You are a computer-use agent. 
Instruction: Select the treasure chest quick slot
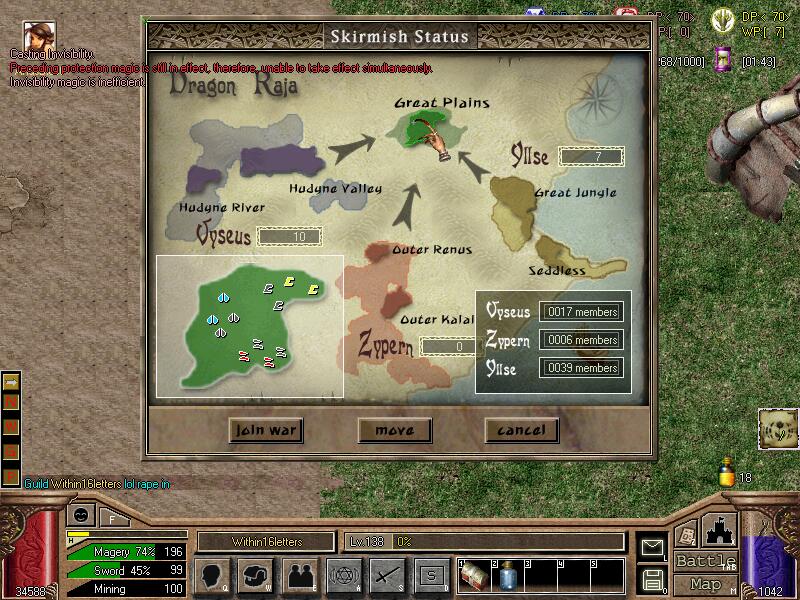pyautogui.click(x=474, y=576)
